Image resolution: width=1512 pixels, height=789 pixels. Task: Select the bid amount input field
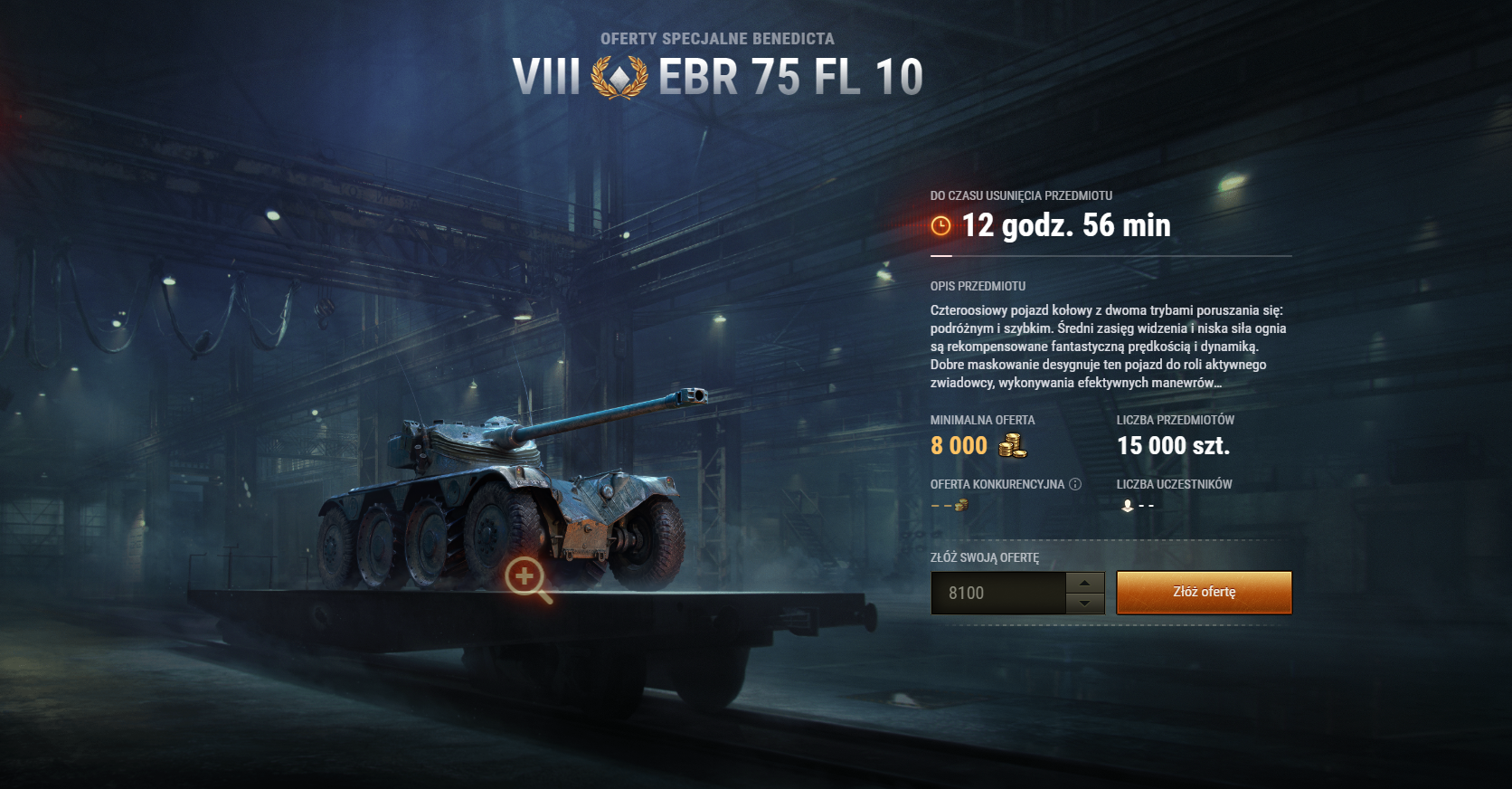click(998, 594)
